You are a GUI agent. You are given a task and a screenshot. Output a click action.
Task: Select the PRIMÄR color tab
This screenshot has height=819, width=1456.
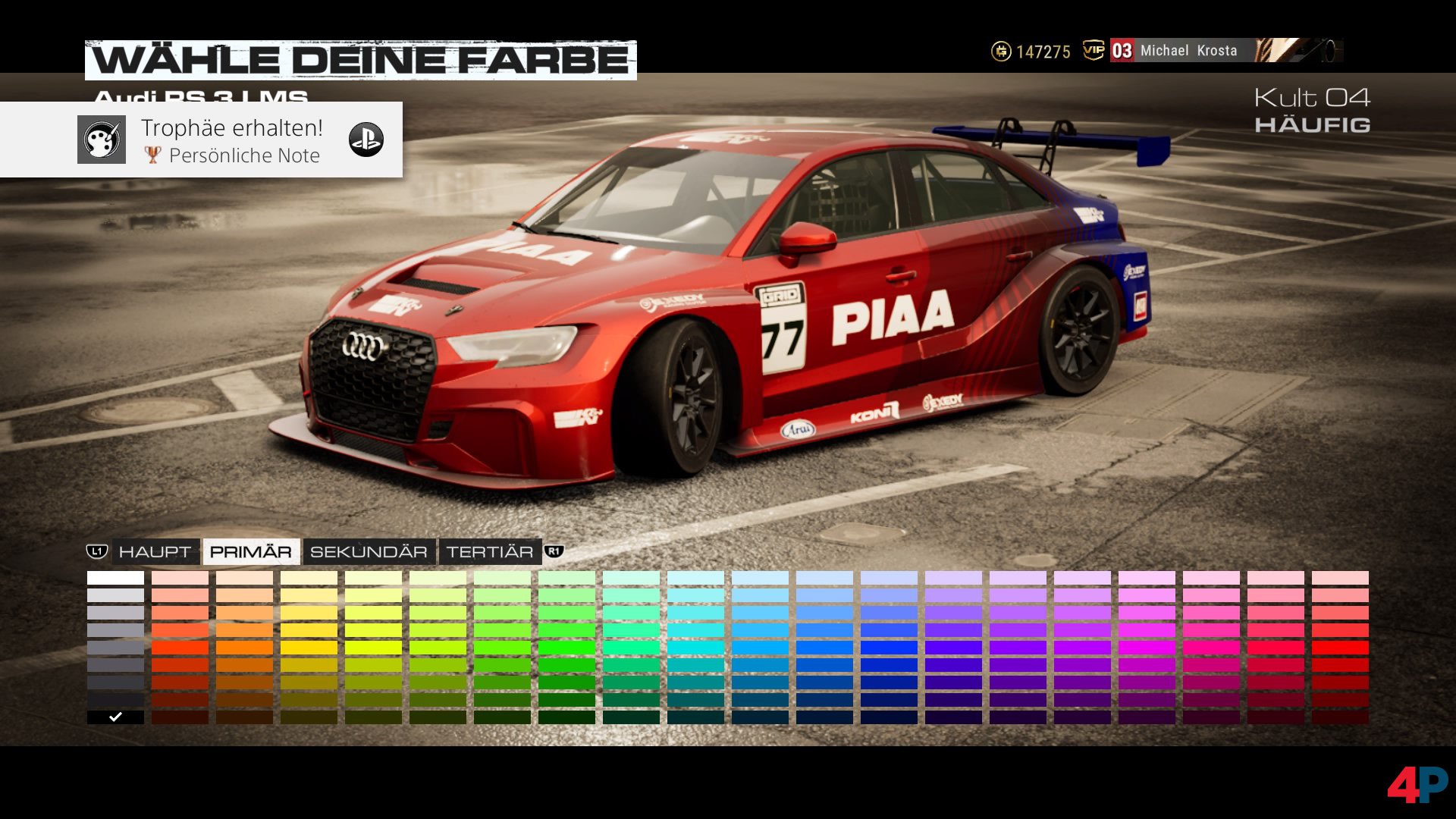(250, 552)
